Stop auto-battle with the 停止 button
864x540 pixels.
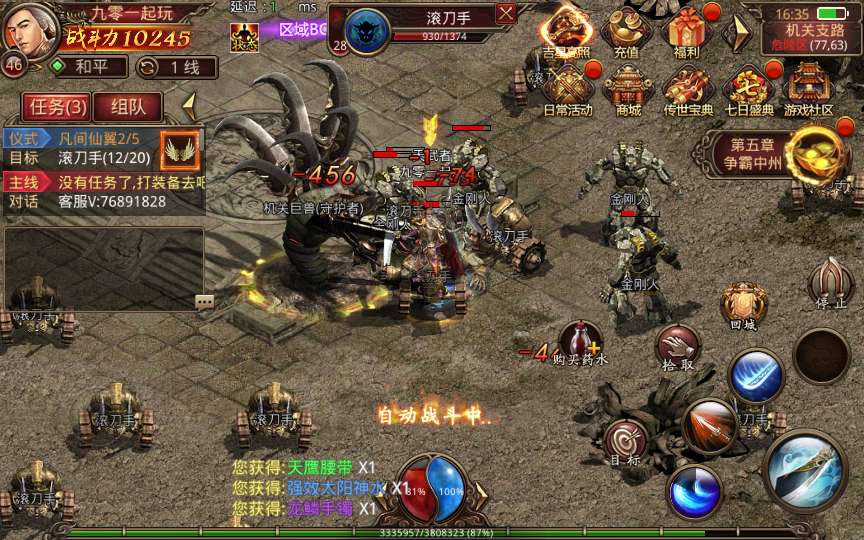[x=831, y=283]
